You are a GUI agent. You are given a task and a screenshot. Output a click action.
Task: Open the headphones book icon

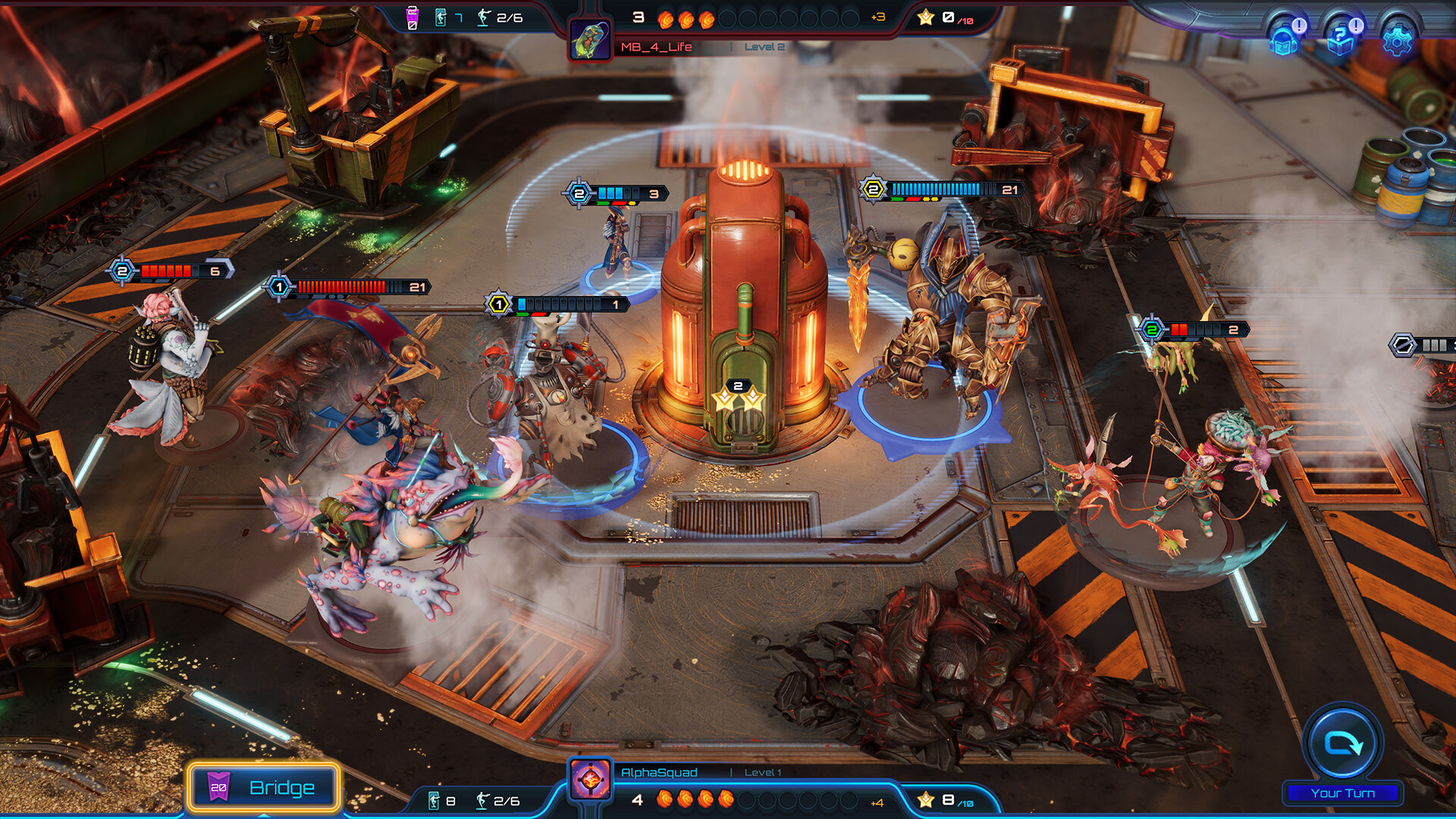(x=1284, y=39)
